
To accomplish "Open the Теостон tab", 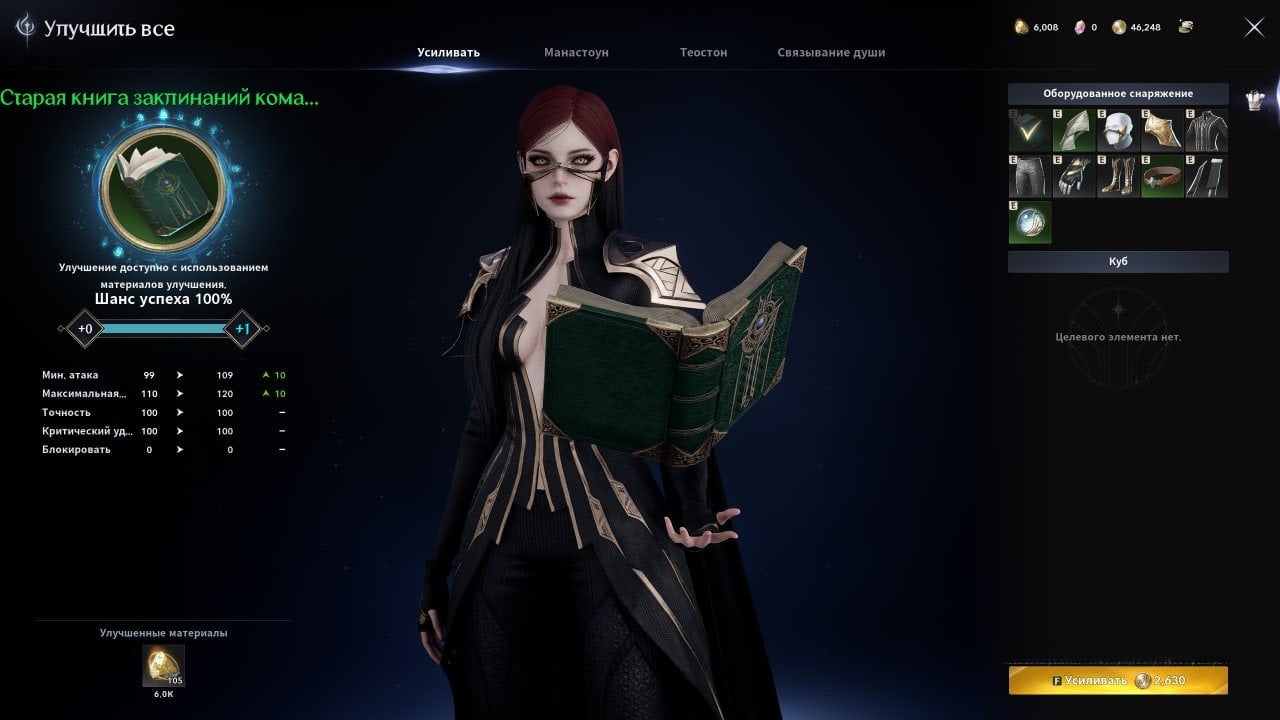I will tap(703, 52).
